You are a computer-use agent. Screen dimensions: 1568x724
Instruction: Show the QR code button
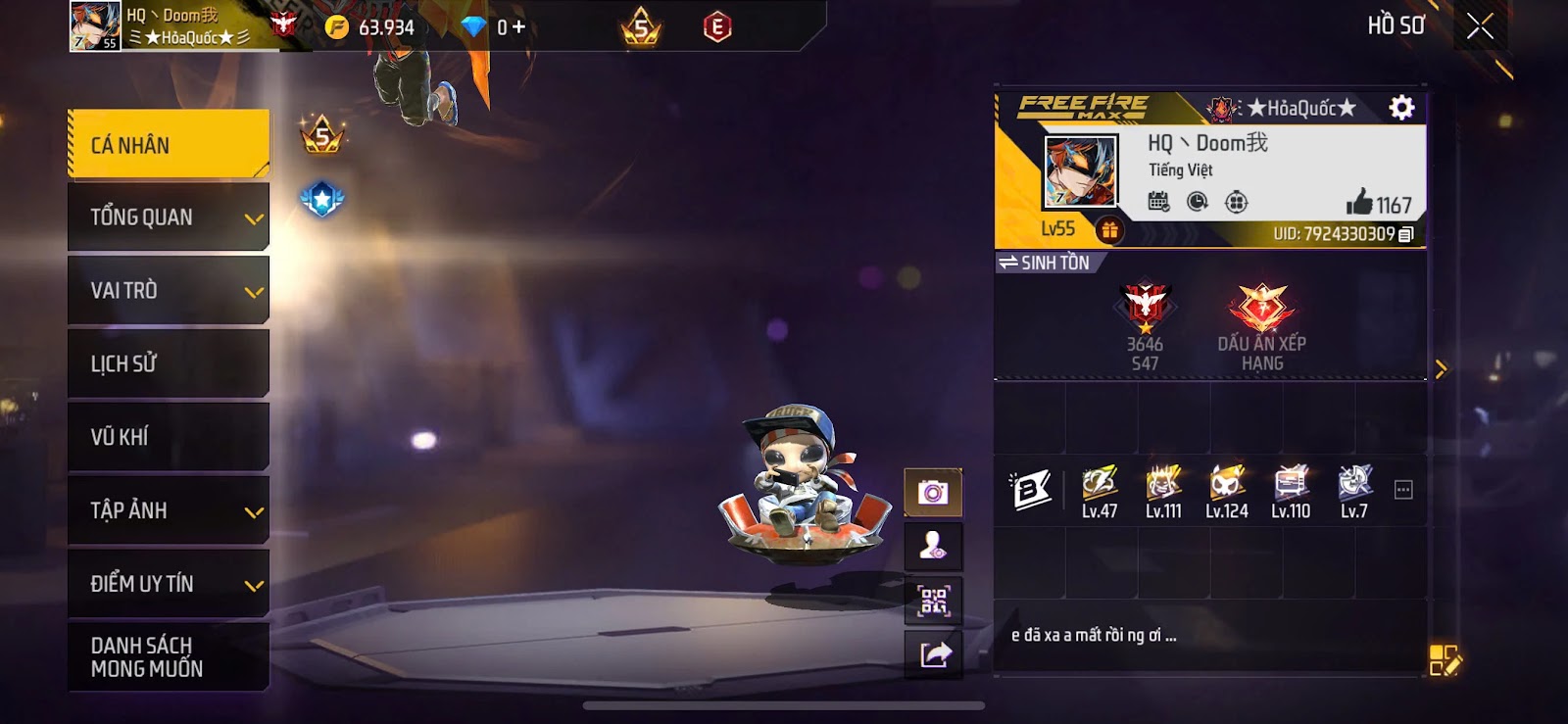click(x=933, y=601)
